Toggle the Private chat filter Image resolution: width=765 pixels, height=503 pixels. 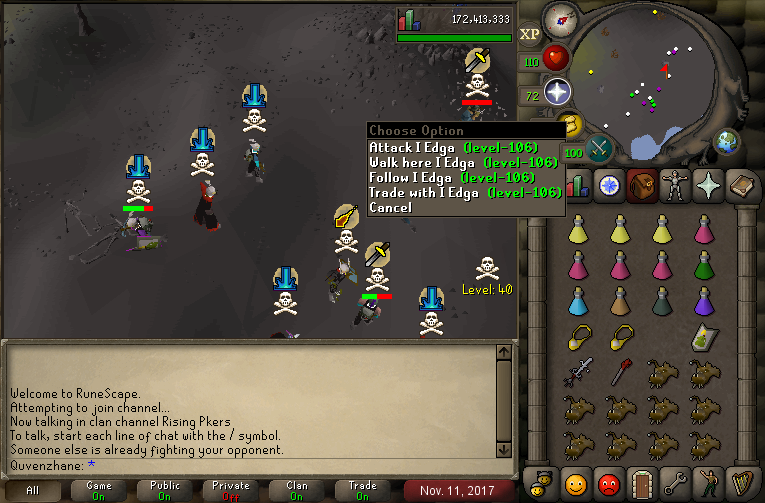(x=231, y=490)
